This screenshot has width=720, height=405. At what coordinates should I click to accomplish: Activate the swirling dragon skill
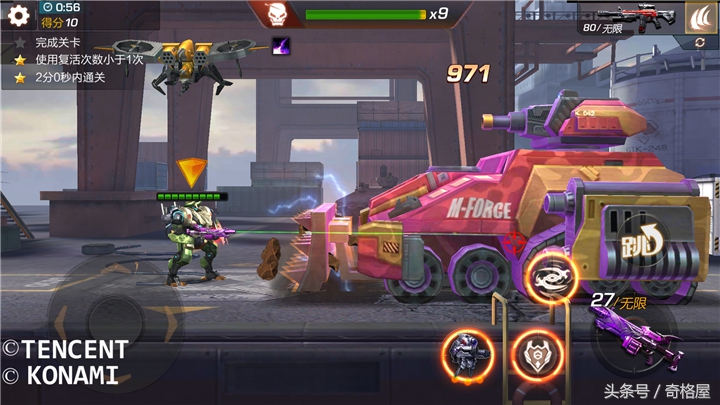(547, 277)
